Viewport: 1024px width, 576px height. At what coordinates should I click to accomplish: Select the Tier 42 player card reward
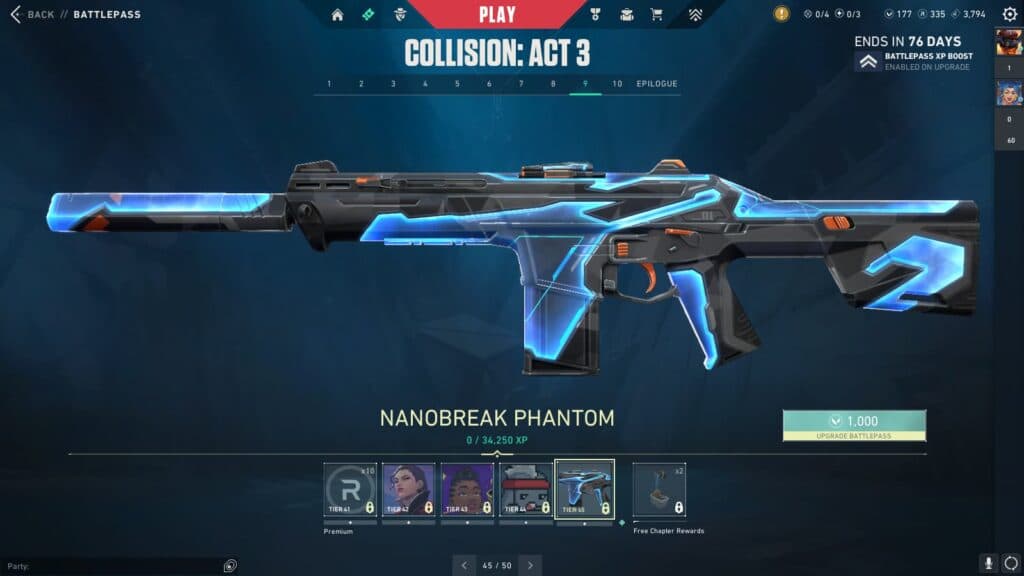tap(408, 489)
